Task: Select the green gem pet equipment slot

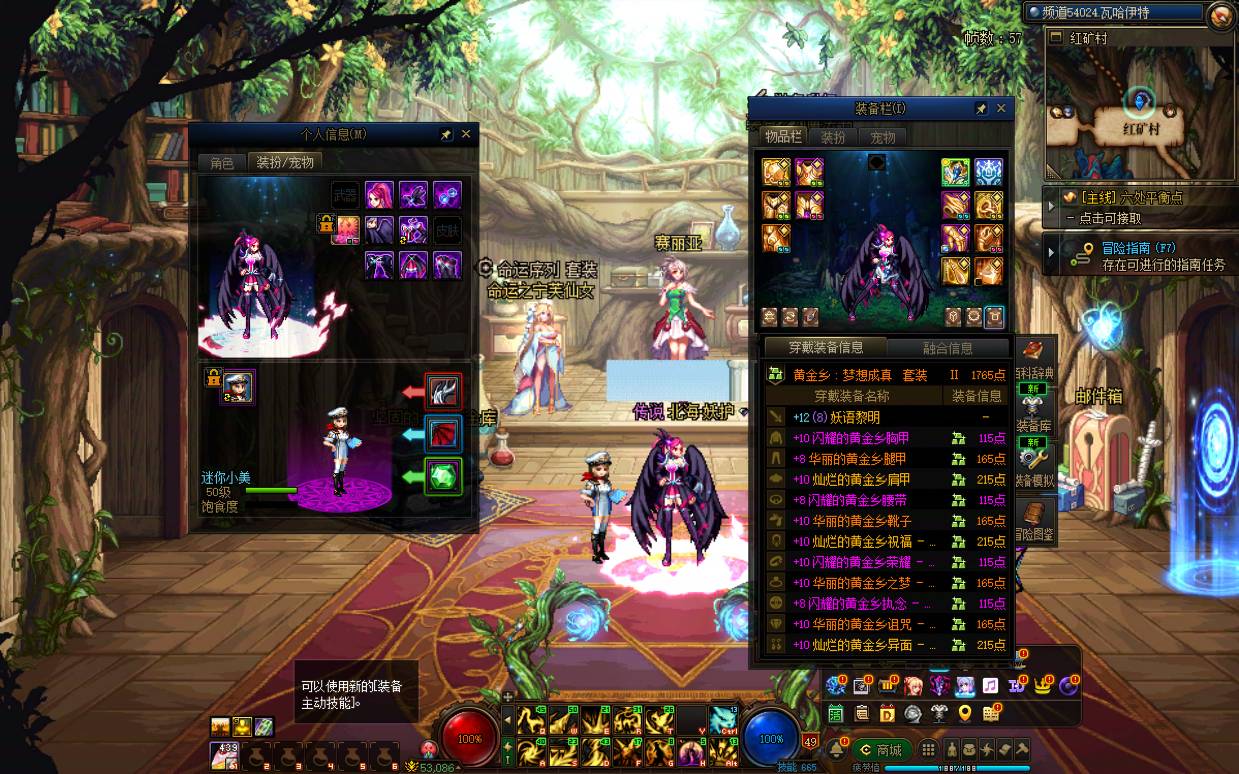Action: pyautogui.click(x=443, y=476)
